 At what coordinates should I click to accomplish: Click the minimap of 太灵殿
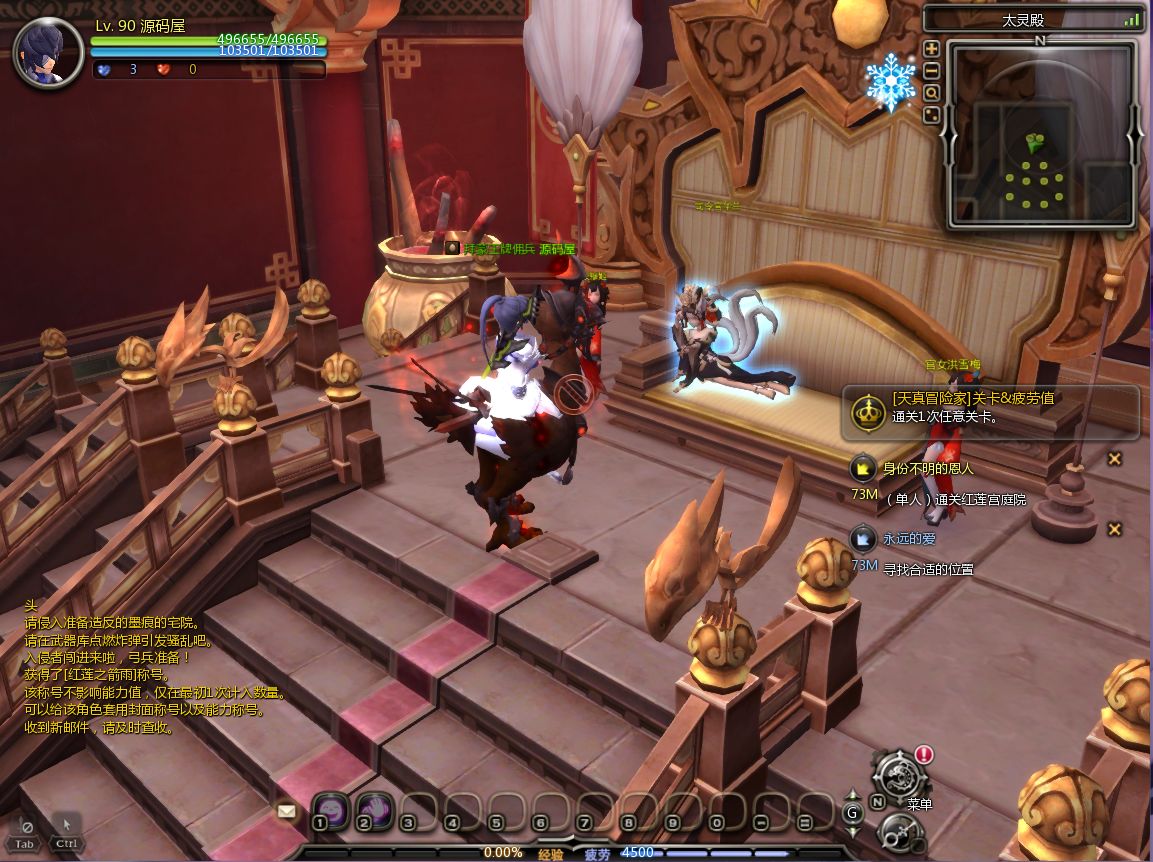click(1040, 135)
